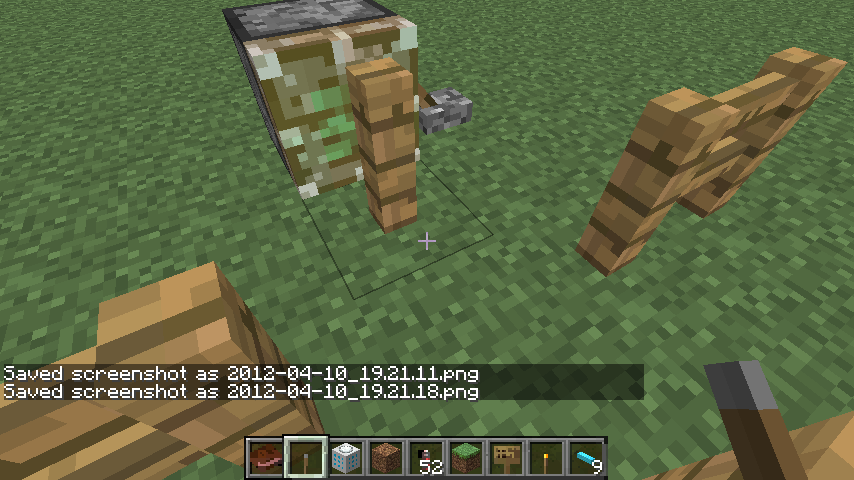Image resolution: width=854 pixels, height=480 pixels.
Task: Select the light blue item stack of 9
Action: click(x=586, y=459)
